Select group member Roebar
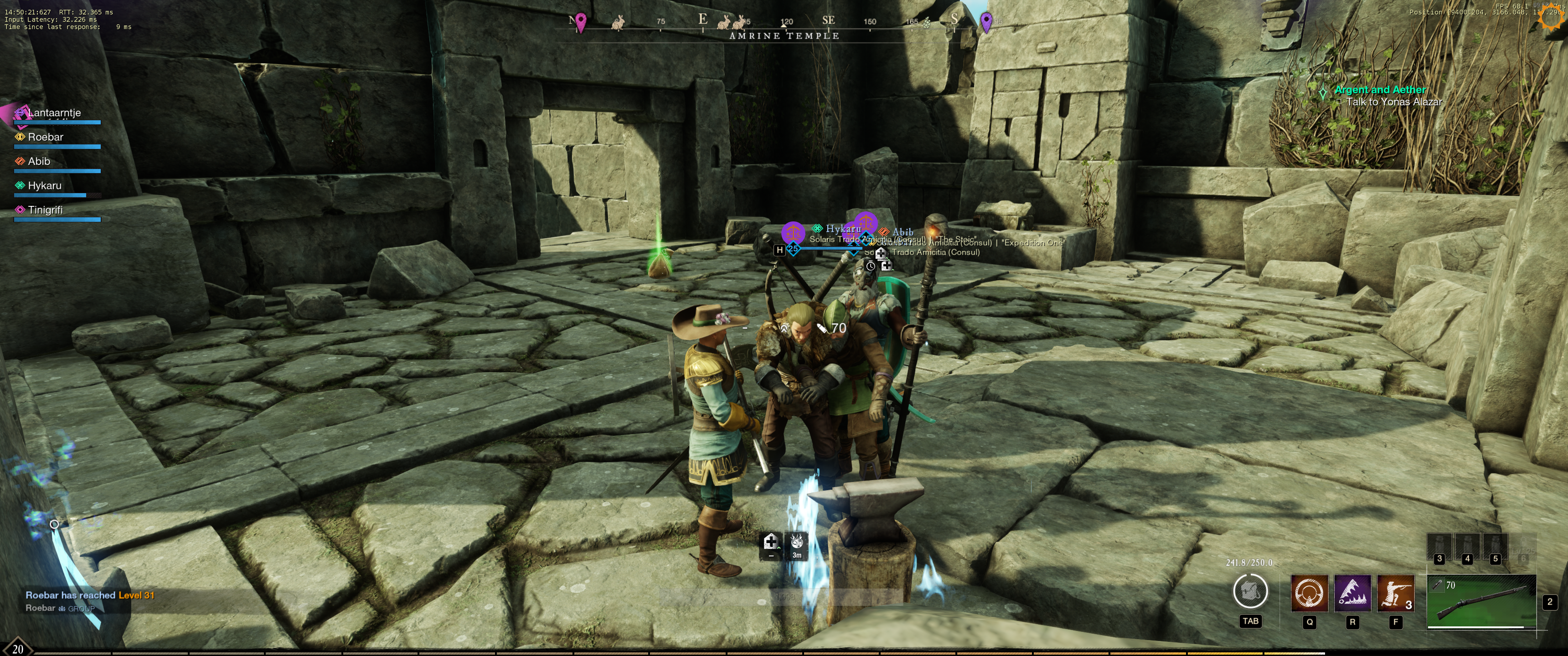 point(45,138)
